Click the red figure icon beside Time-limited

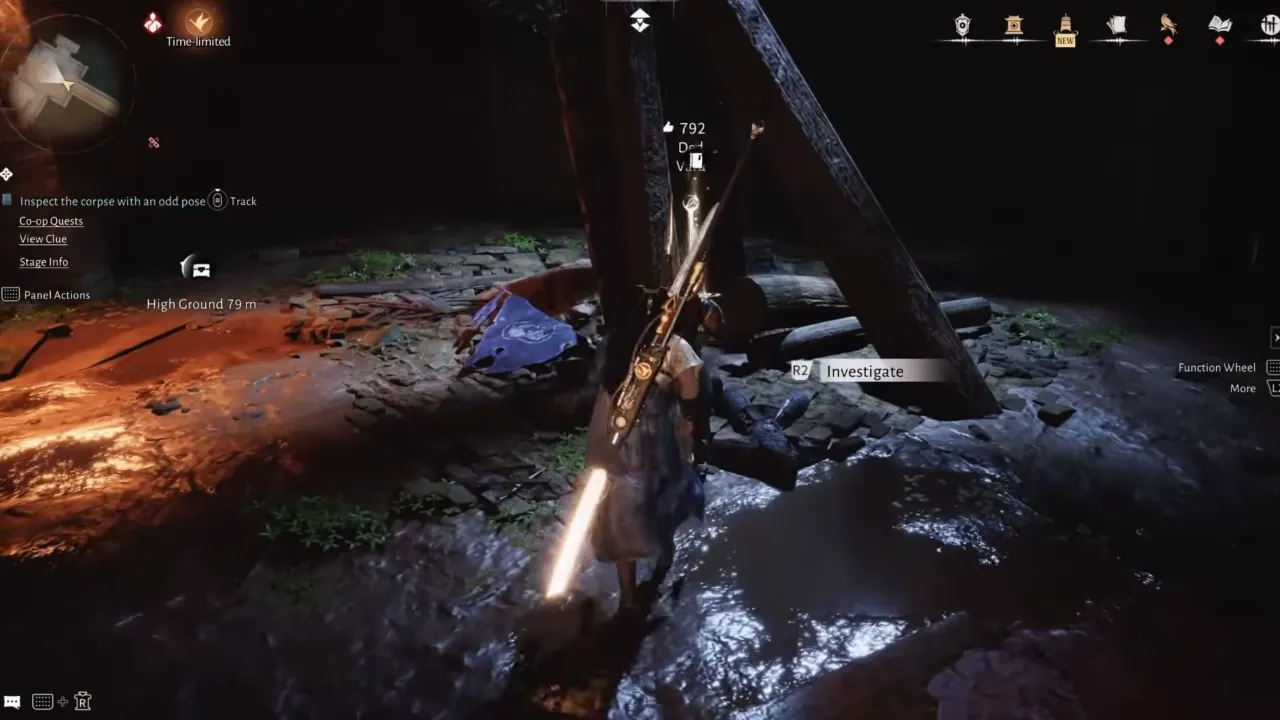[x=153, y=22]
